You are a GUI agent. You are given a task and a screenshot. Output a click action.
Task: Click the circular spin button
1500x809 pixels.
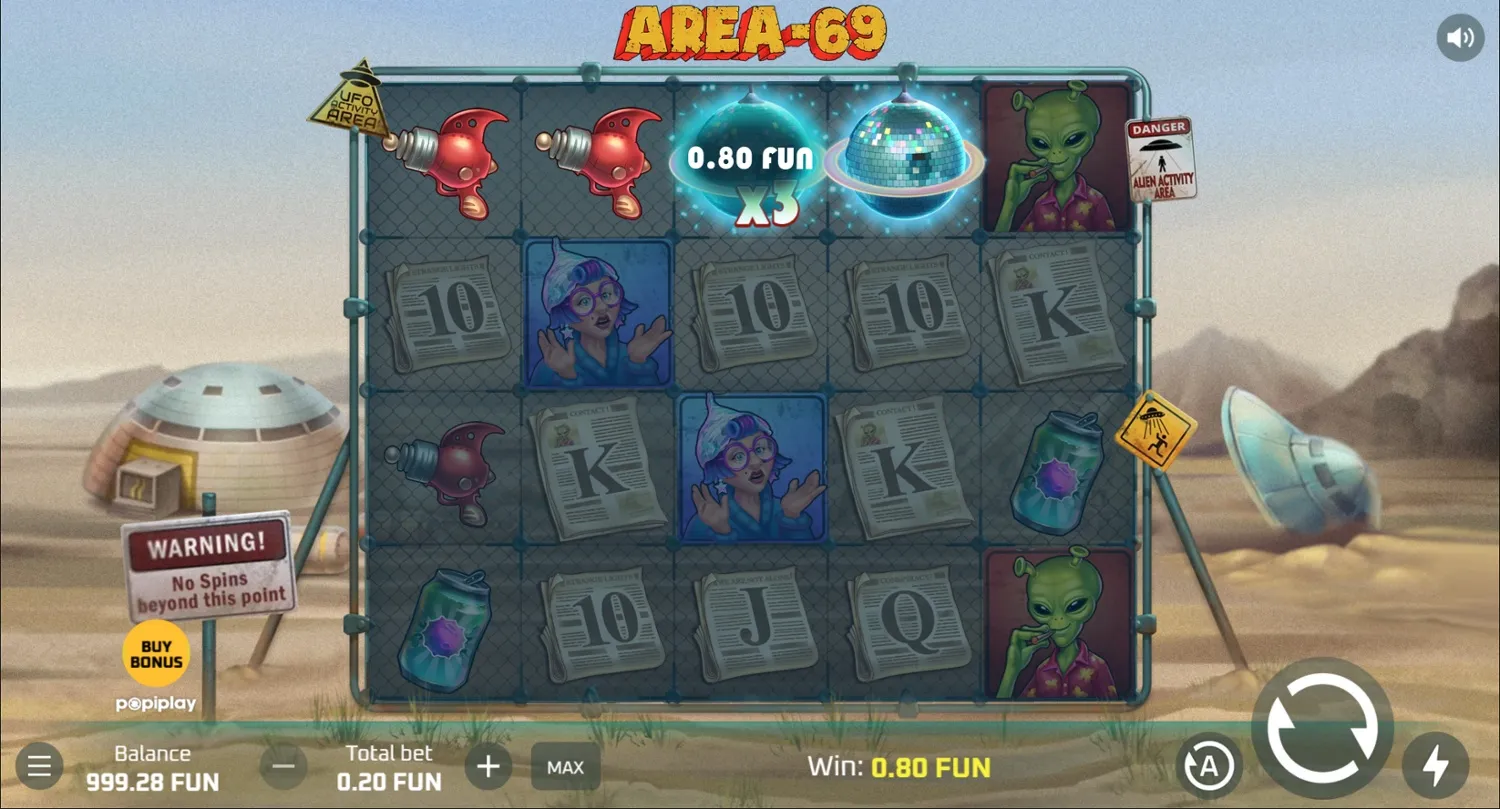[1321, 729]
